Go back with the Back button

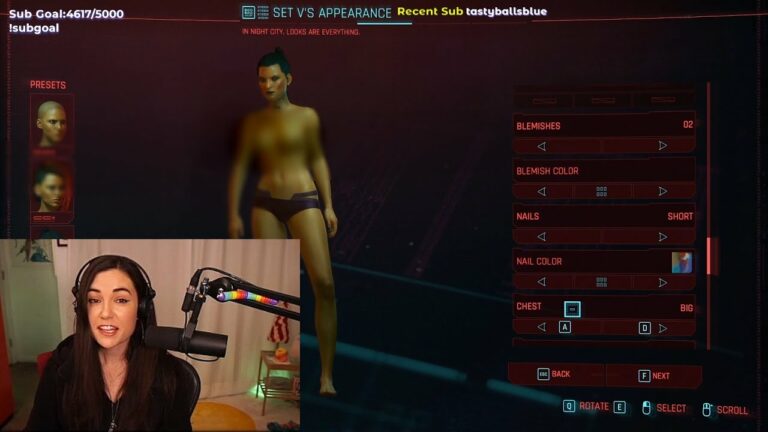pos(555,374)
